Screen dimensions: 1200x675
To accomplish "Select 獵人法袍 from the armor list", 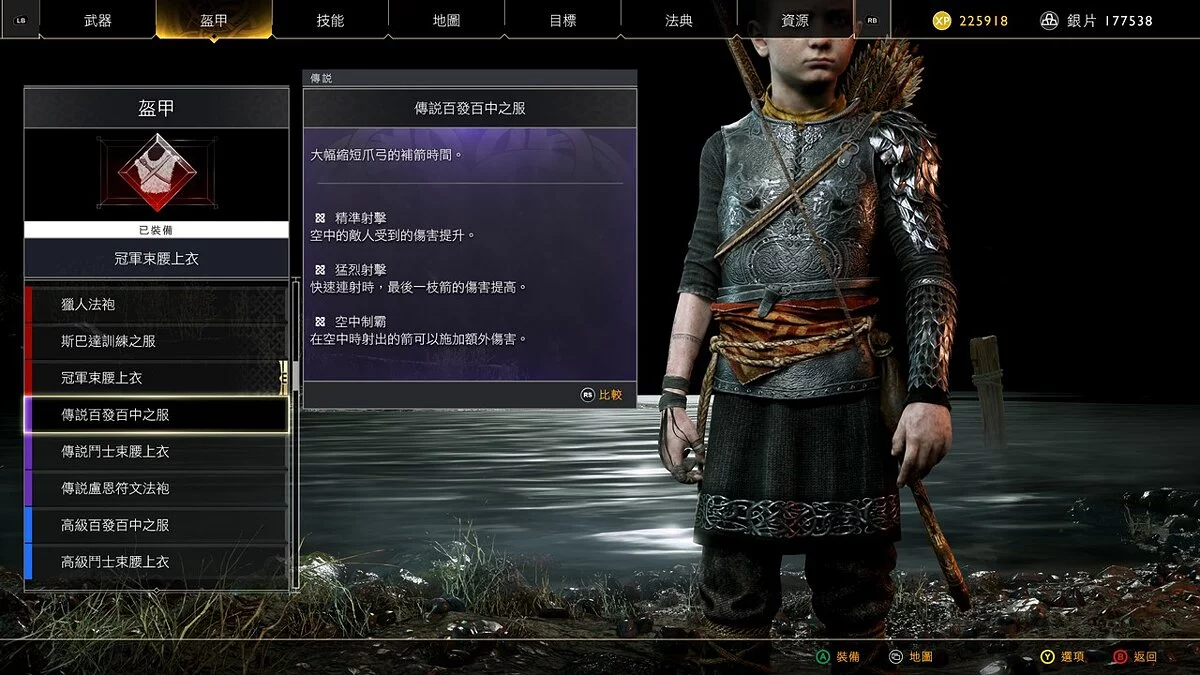I will coord(157,304).
